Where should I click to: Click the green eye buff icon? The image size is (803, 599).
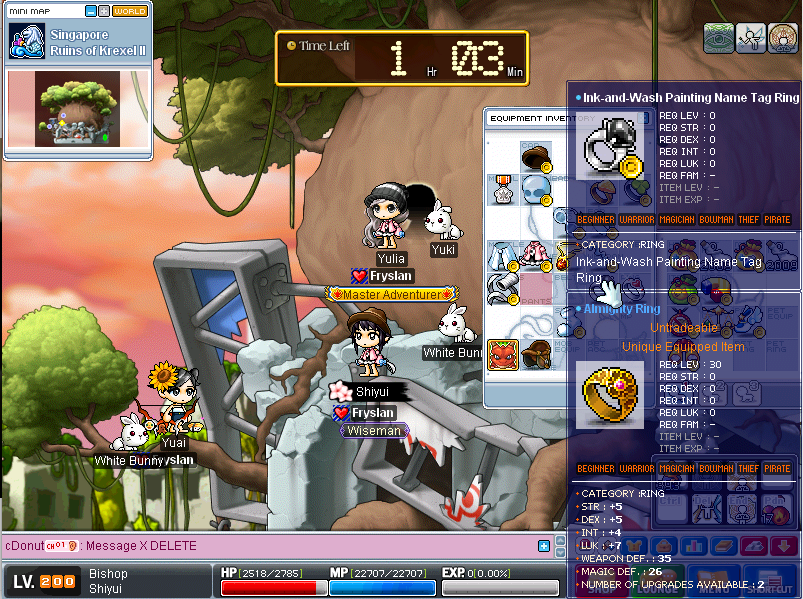(719, 38)
